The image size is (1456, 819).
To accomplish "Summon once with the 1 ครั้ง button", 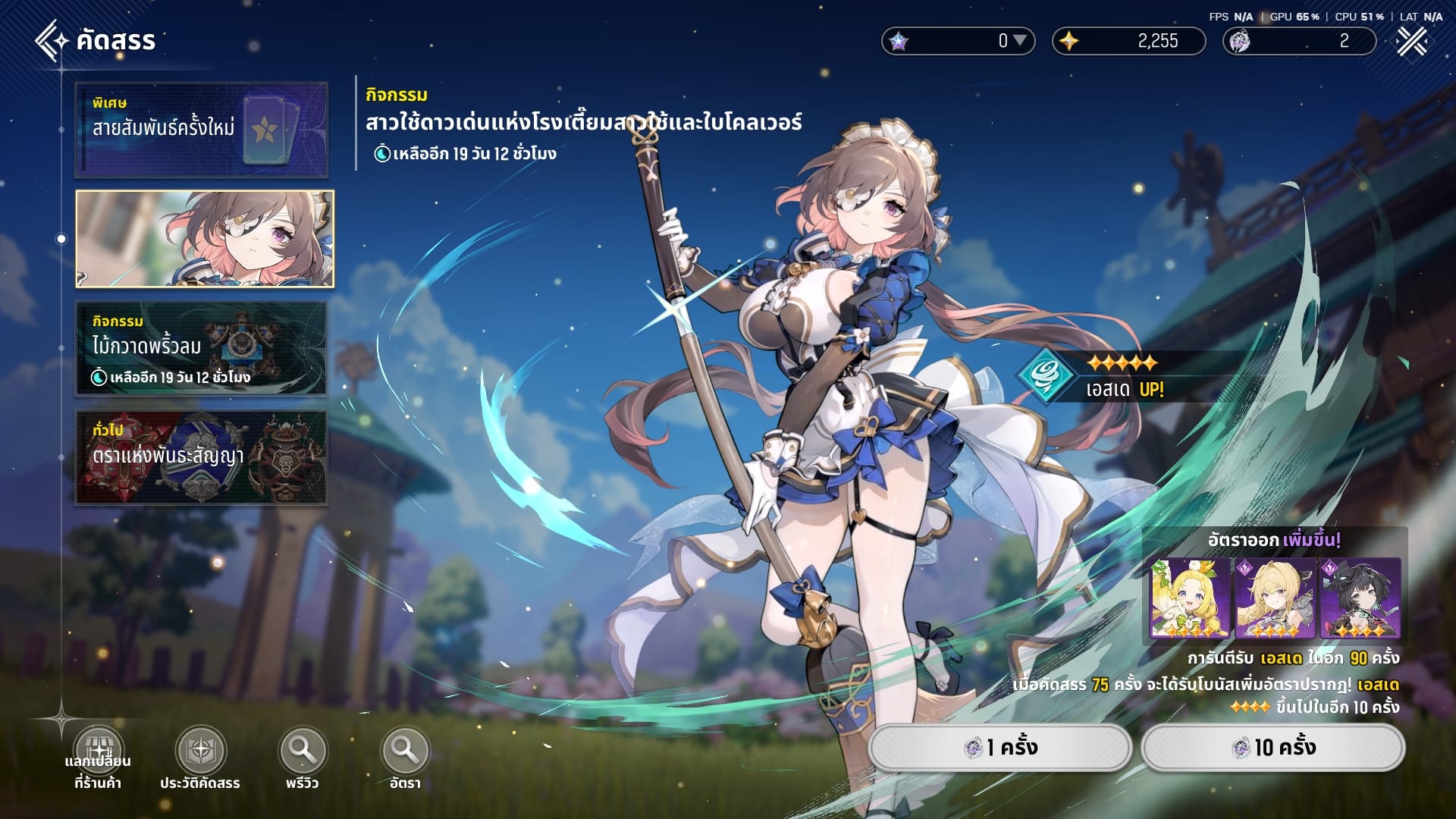I will click(x=1000, y=748).
